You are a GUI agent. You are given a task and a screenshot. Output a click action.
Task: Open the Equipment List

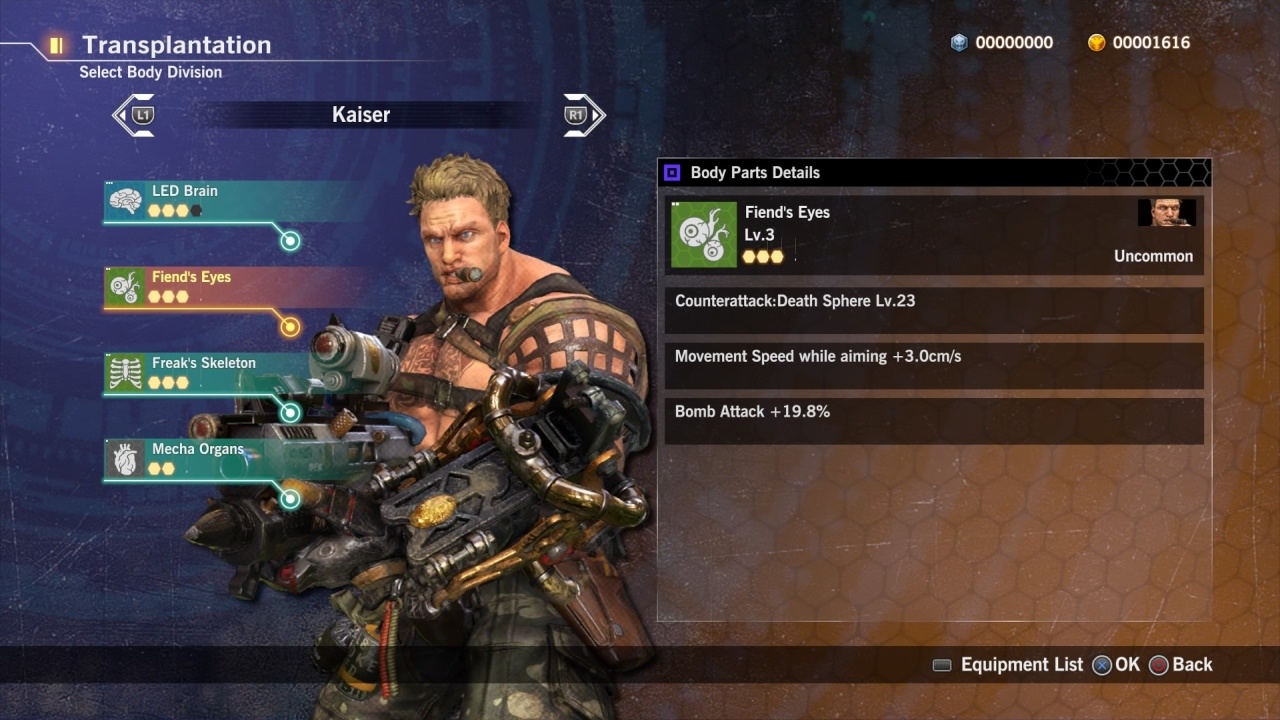(x=1008, y=665)
